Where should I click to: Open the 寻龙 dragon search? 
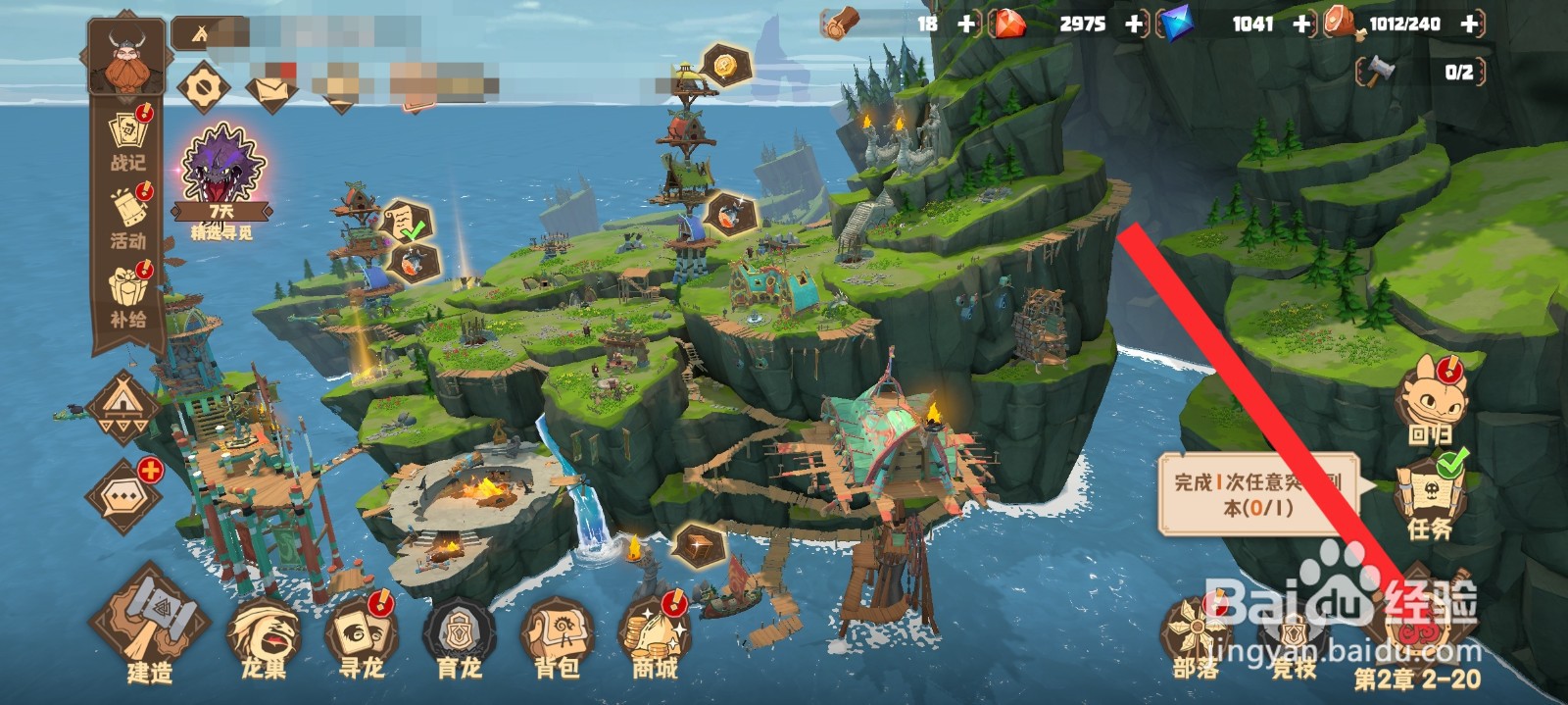tap(362, 637)
